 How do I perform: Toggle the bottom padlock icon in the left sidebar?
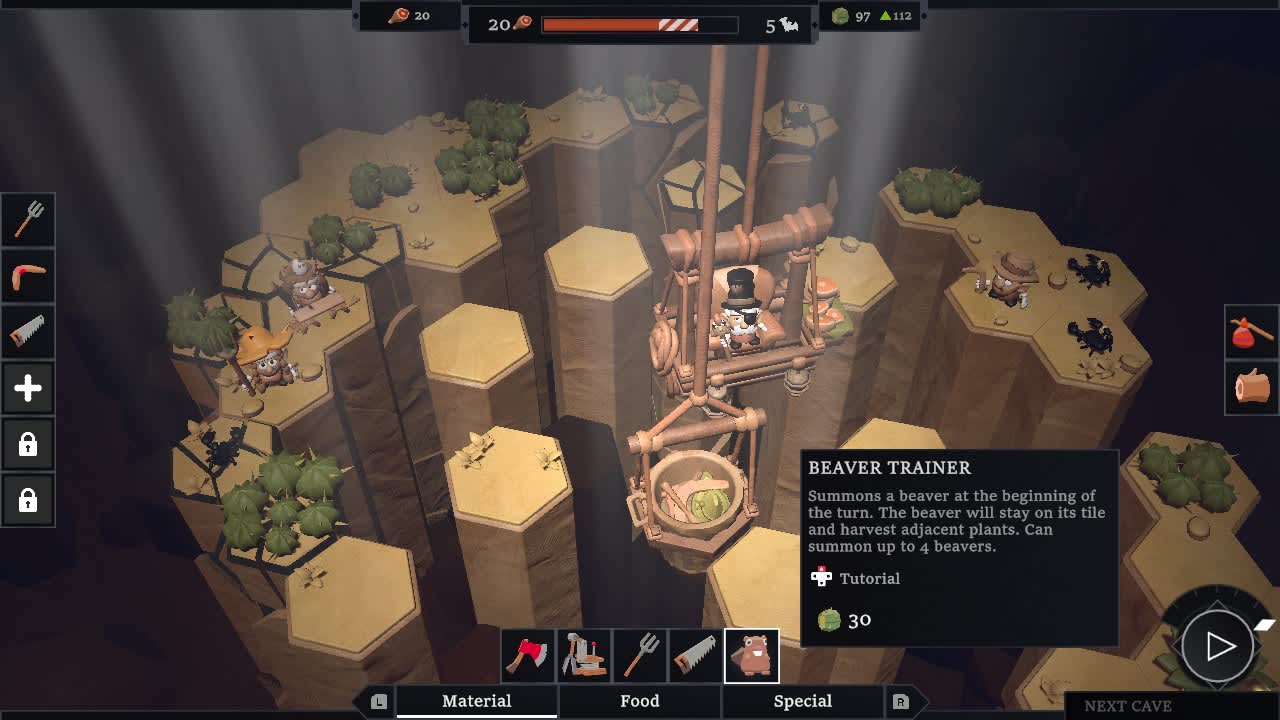click(x=27, y=500)
